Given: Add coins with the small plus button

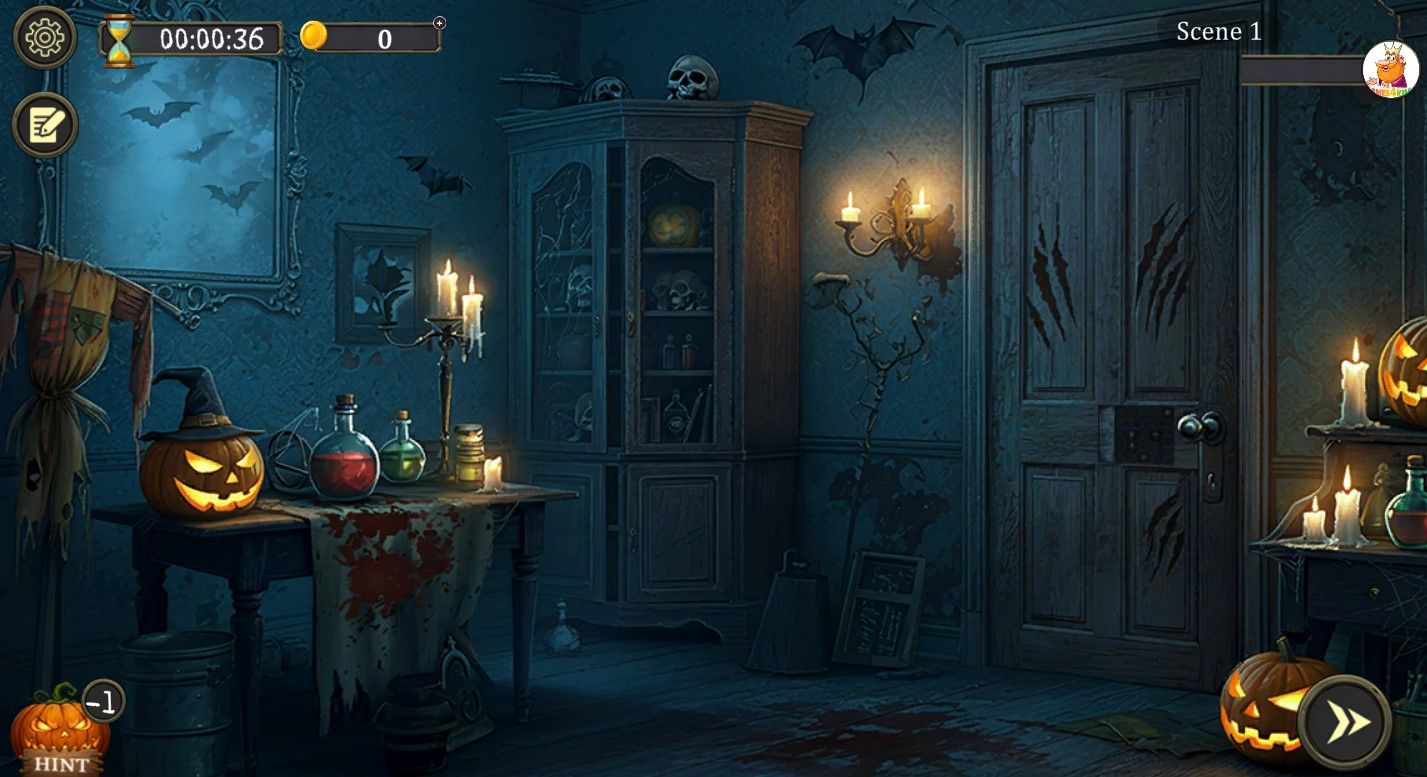Looking at the screenshot, I should click(439, 22).
